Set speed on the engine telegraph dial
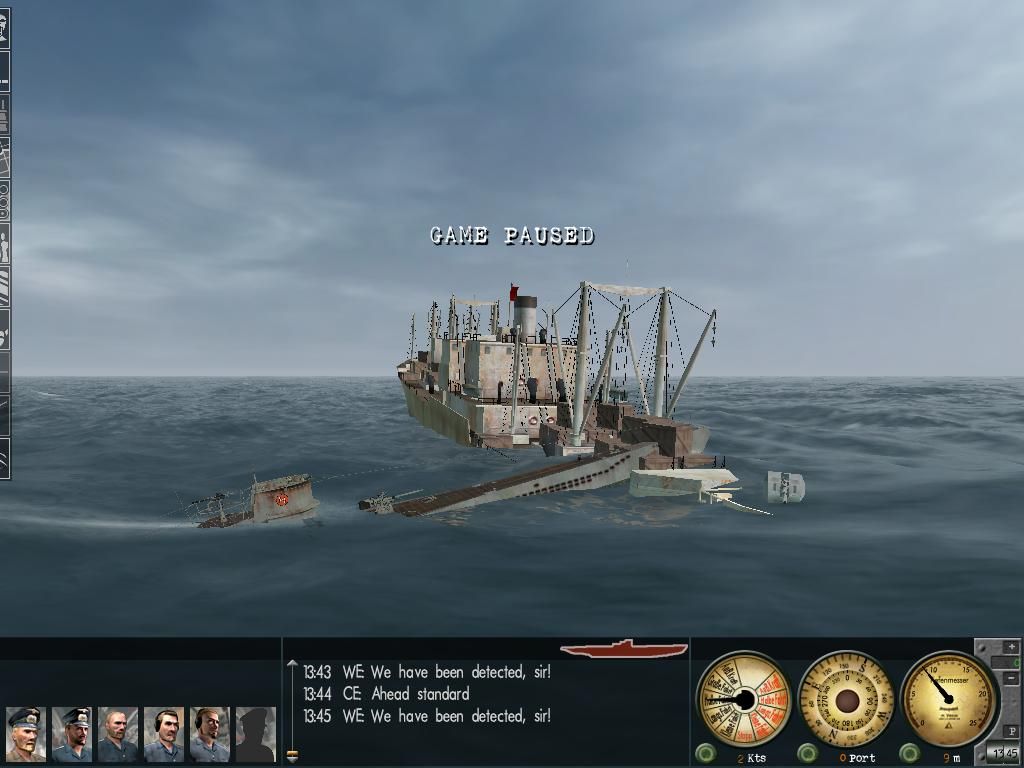Screen dimensions: 1024x768 (743, 698)
